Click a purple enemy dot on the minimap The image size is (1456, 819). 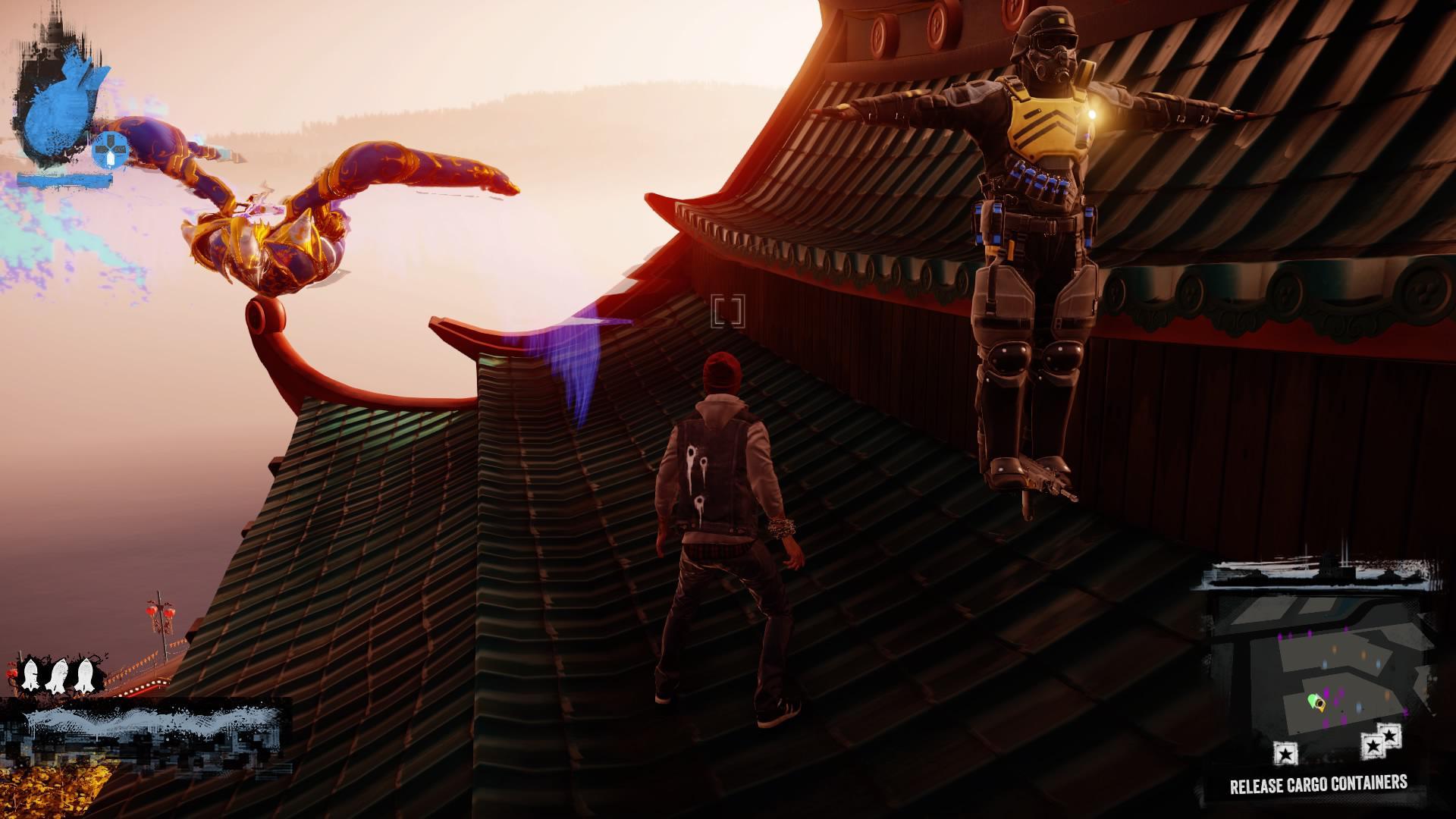click(x=1326, y=693)
